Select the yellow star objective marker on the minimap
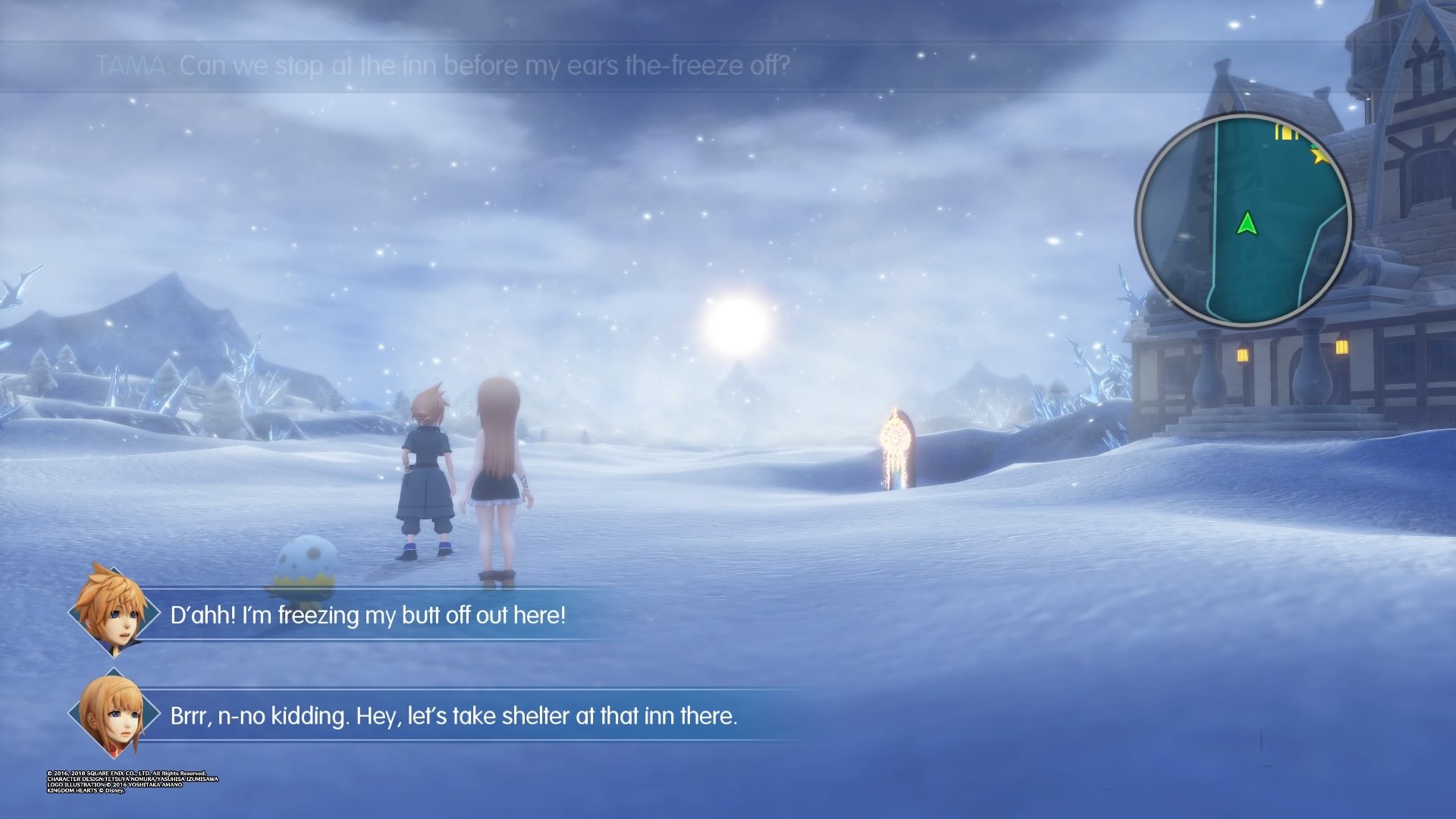1456x819 pixels. coord(1319,155)
